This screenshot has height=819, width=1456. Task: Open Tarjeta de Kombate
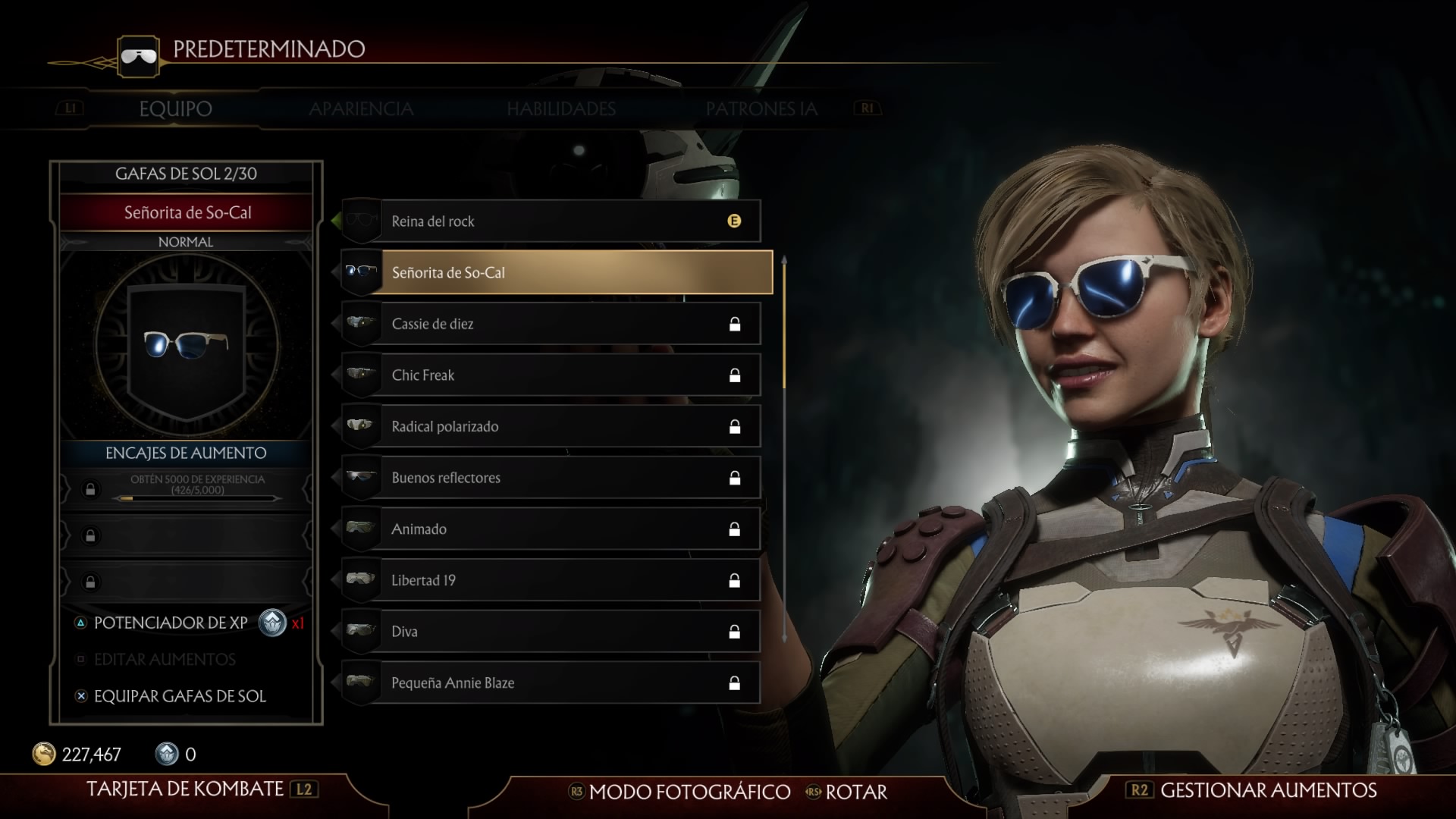185,789
